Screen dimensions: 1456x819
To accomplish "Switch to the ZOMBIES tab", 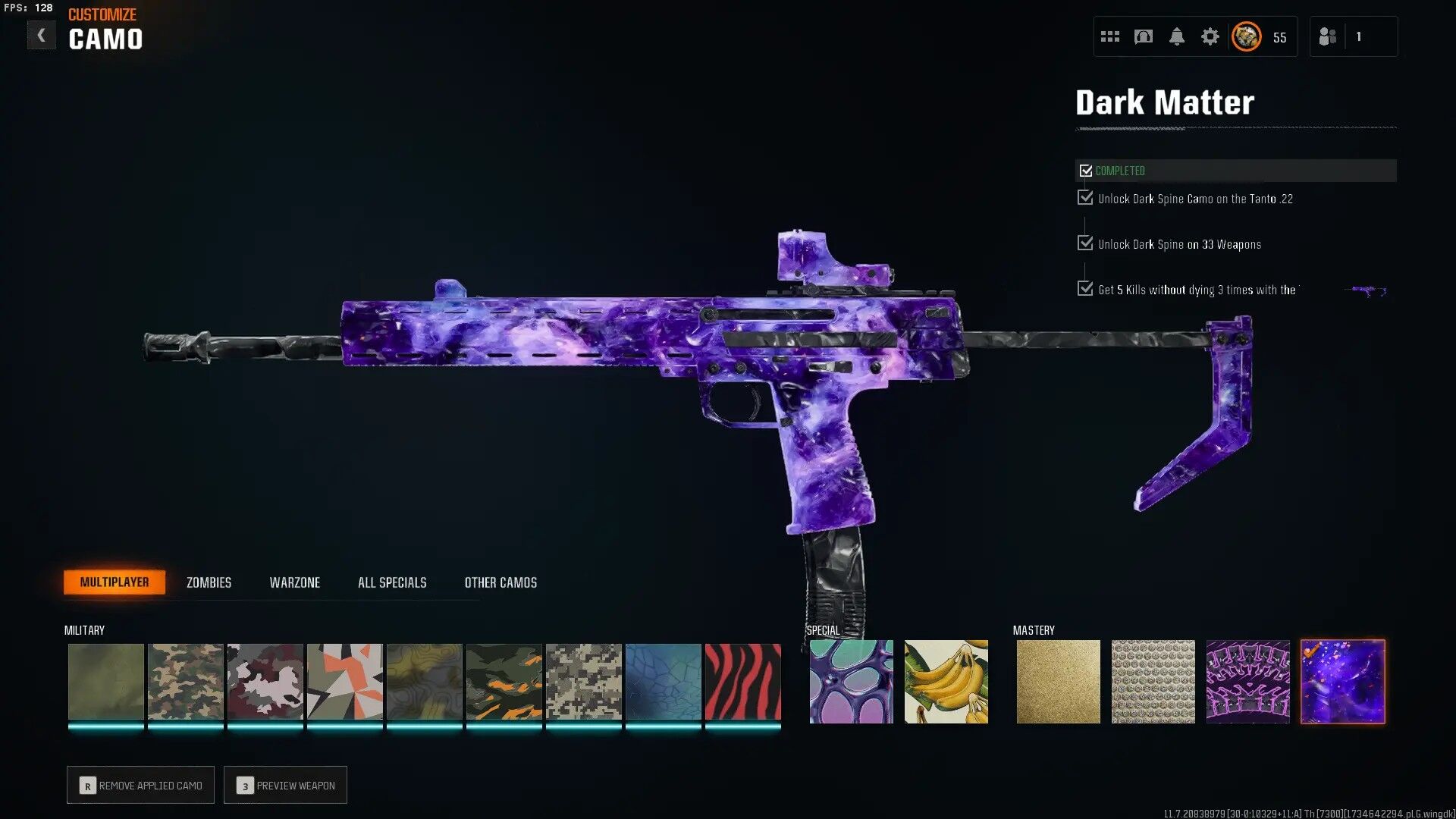I will [x=208, y=582].
